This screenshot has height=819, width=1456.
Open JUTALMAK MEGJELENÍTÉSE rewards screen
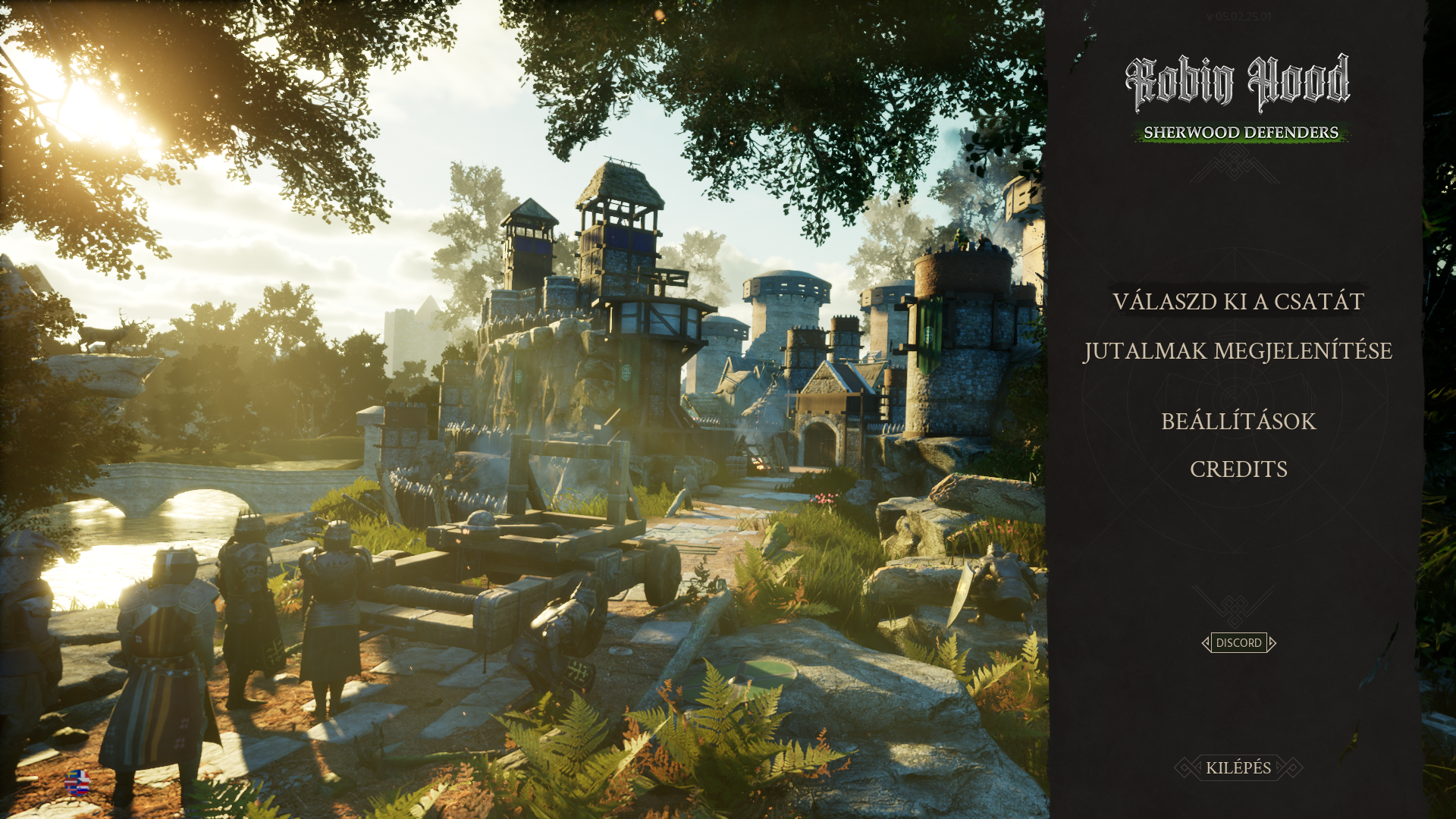(x=1238, y=351)
